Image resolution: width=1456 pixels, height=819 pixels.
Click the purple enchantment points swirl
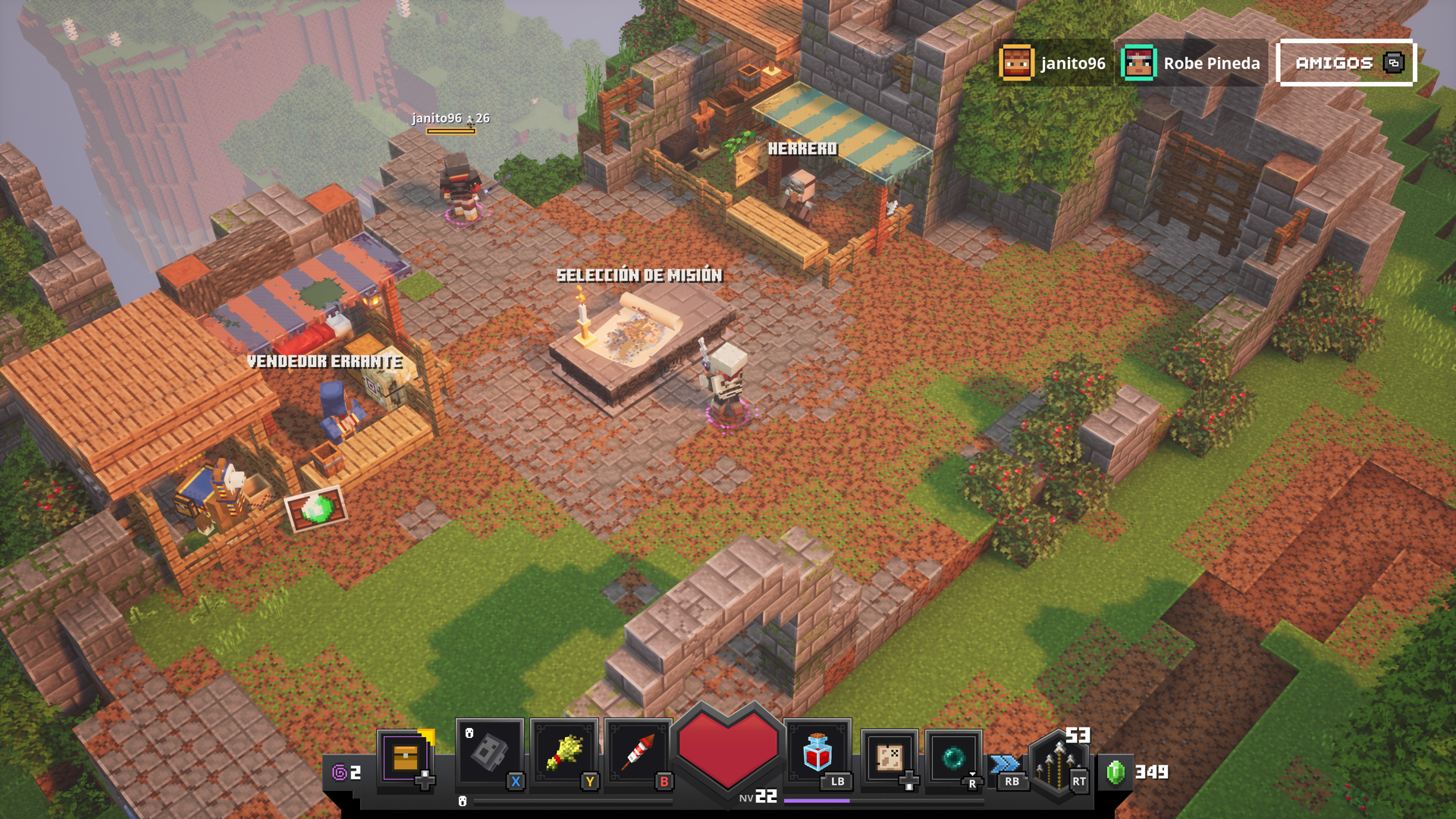point(340,773)
